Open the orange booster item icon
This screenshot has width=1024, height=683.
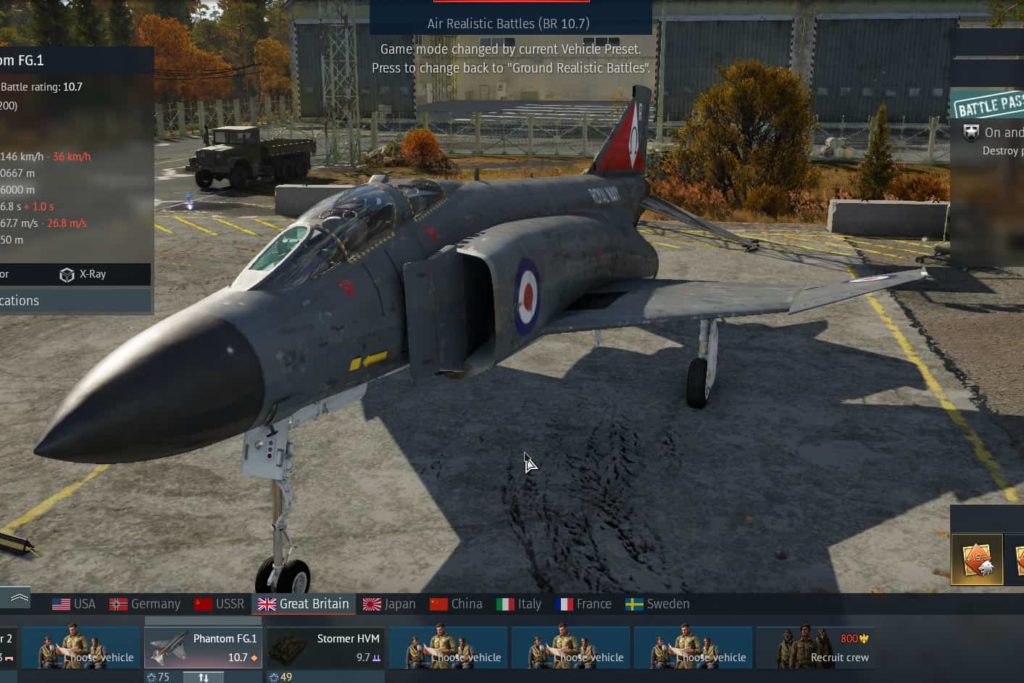[x=976, y=560]
